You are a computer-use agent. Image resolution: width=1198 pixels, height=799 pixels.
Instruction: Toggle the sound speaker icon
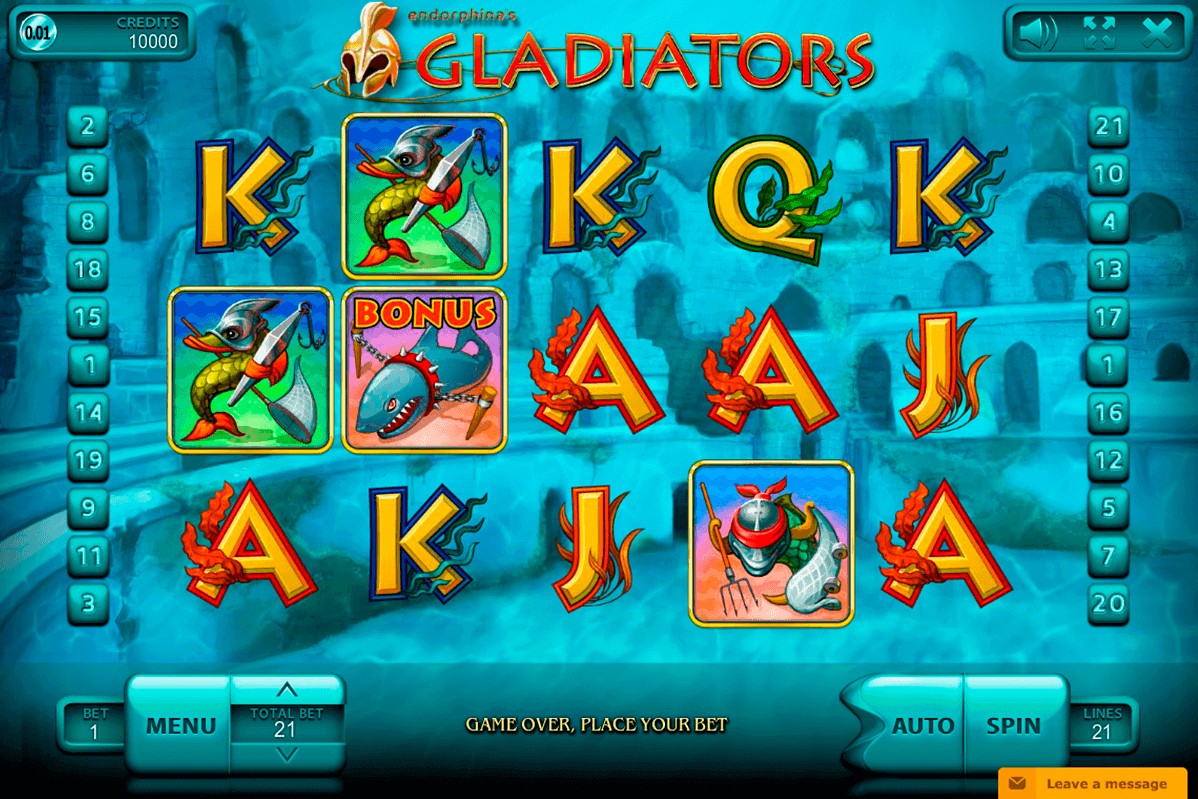(1037, 34)
